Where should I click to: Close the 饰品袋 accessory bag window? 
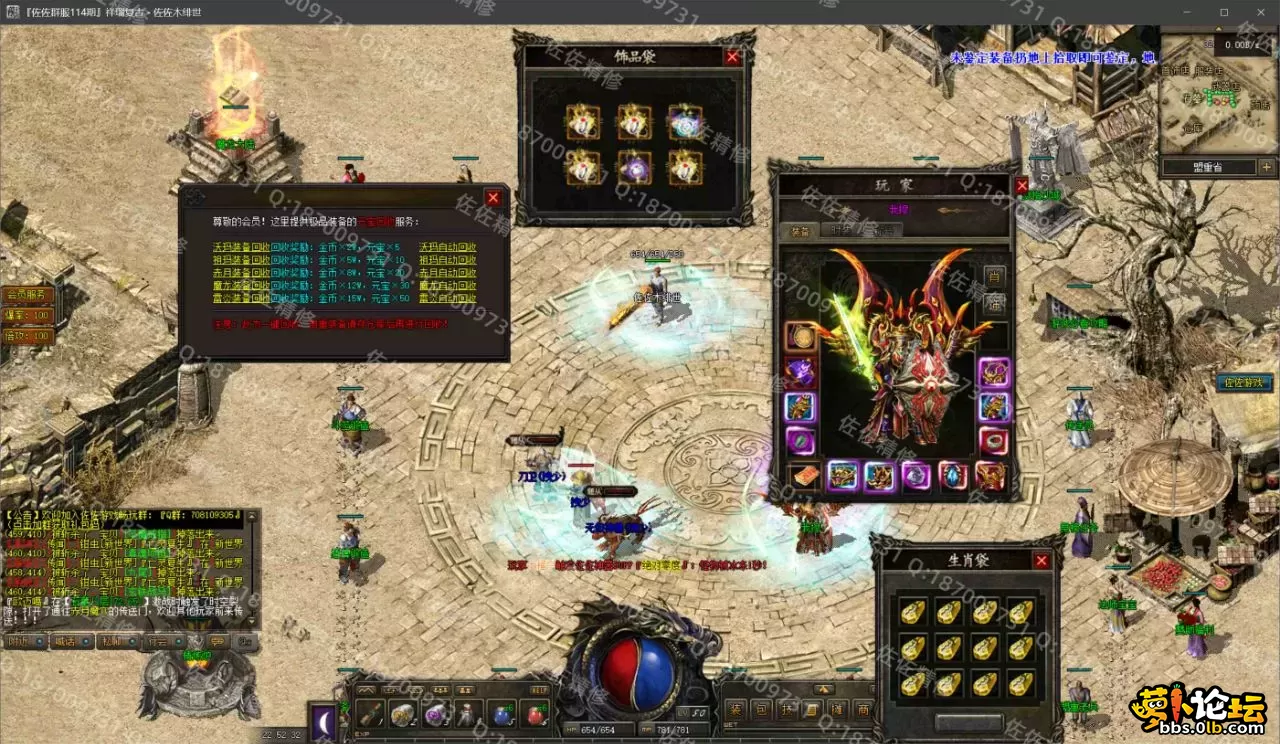[733, 57]
